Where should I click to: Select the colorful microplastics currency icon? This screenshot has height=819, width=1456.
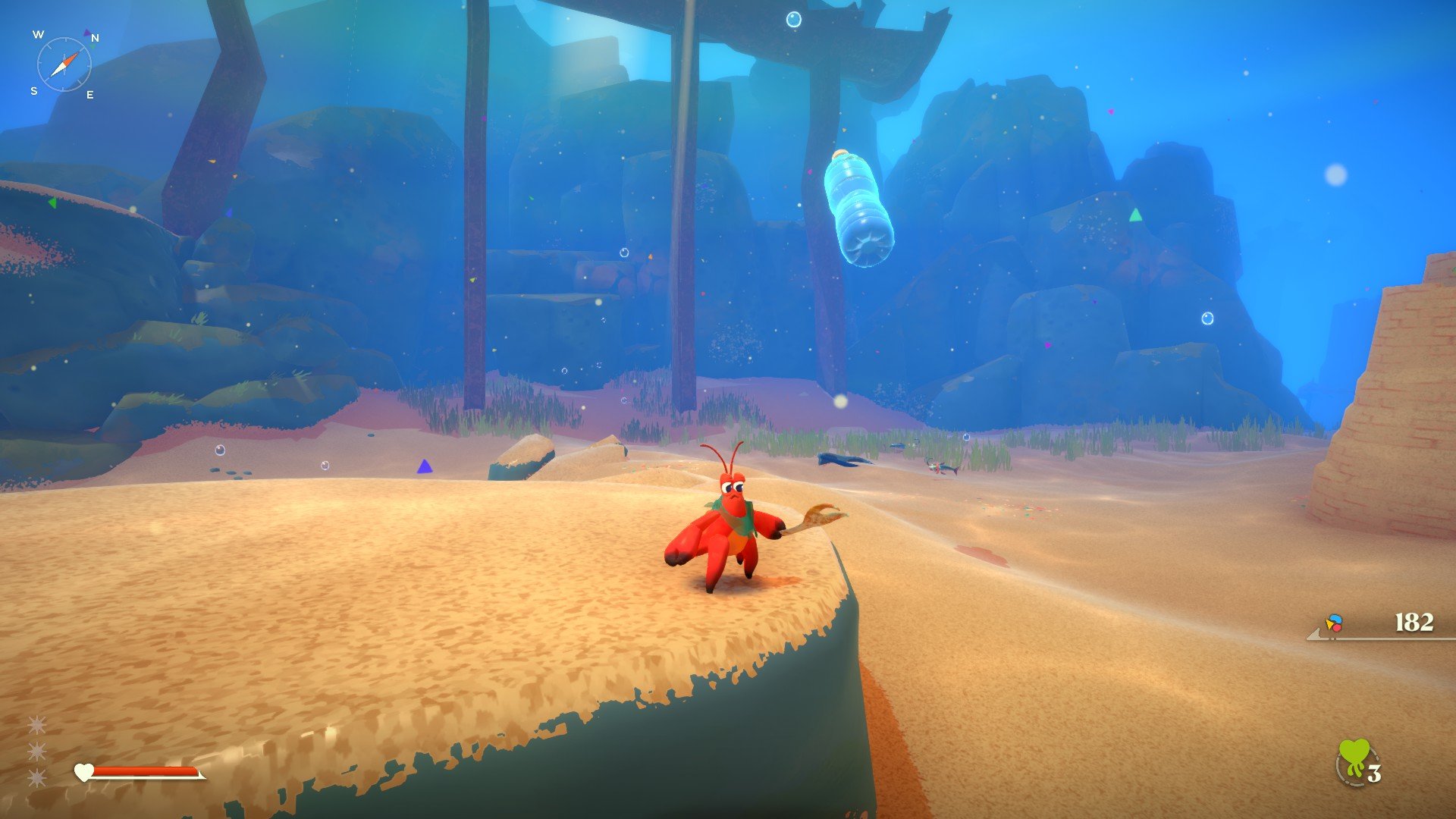1334,623
